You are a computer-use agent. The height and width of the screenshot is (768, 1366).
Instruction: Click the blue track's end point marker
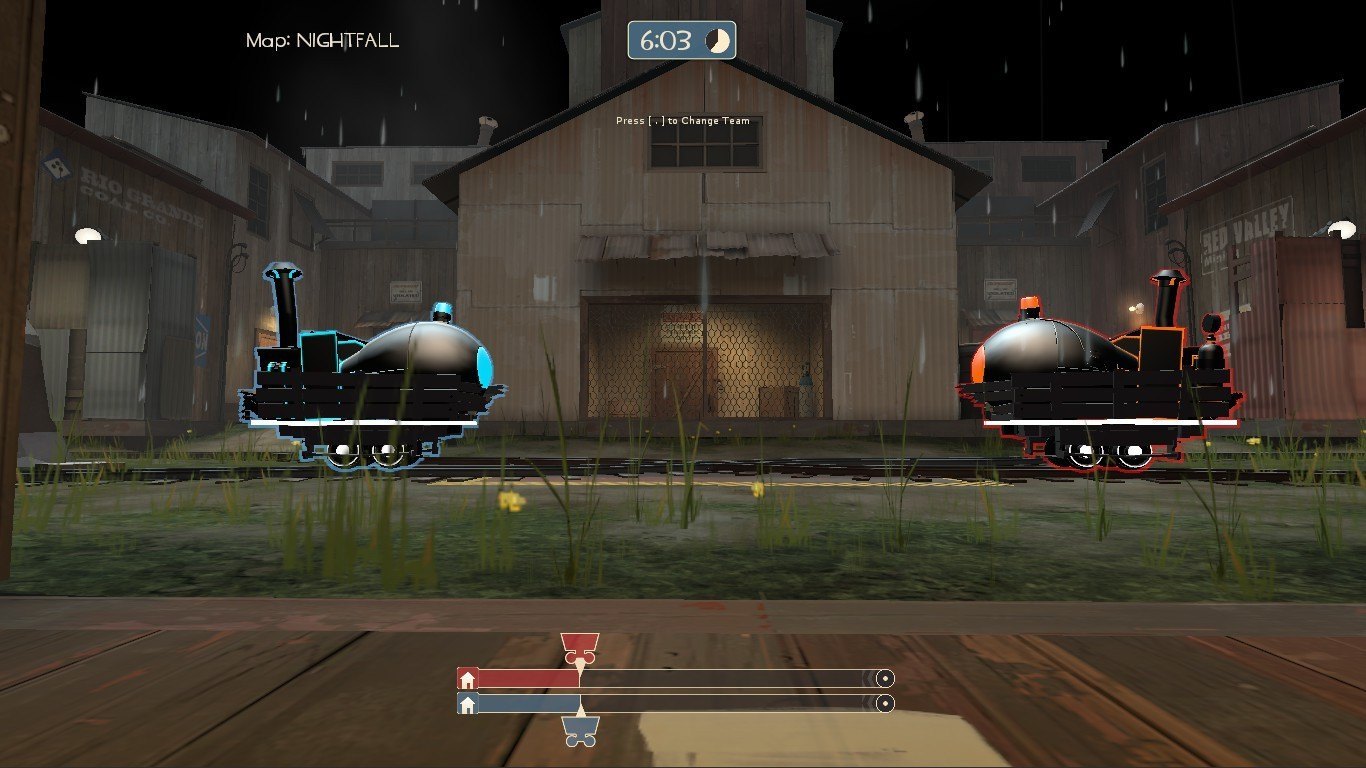[x=883, y=704]
